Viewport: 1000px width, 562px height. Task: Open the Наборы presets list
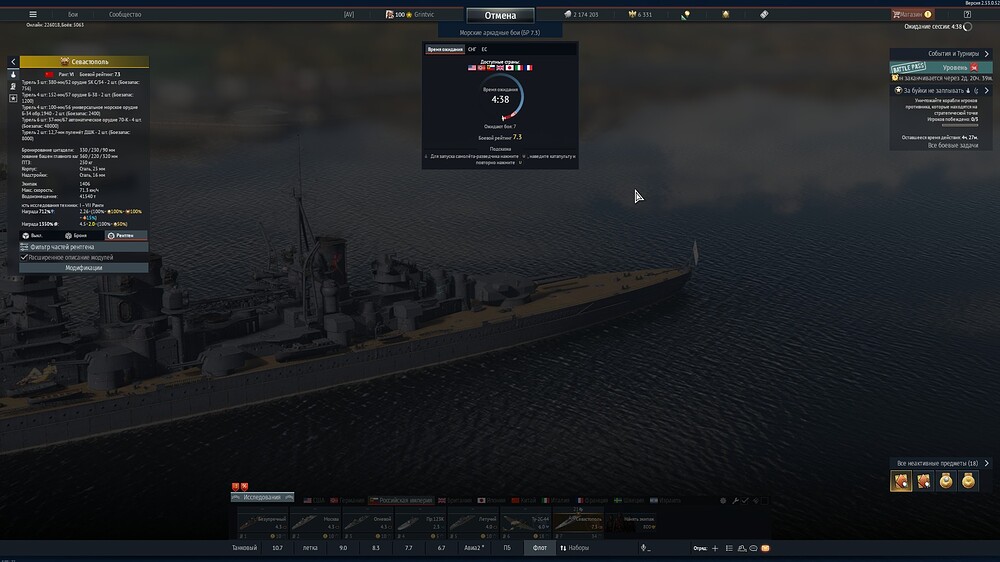(575, 548)
